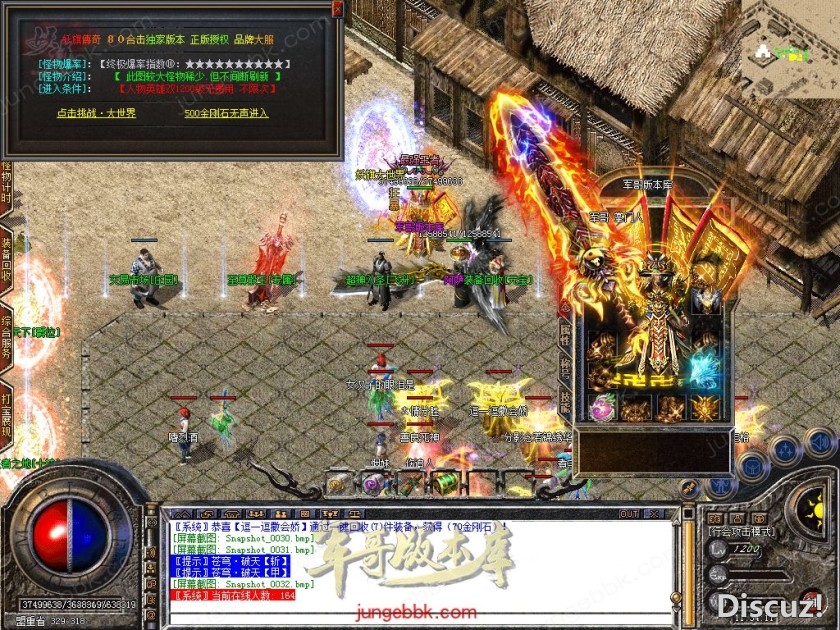Toggle the sound speaker button
This screenshot has height=630, width=840.
click(818, 441)
